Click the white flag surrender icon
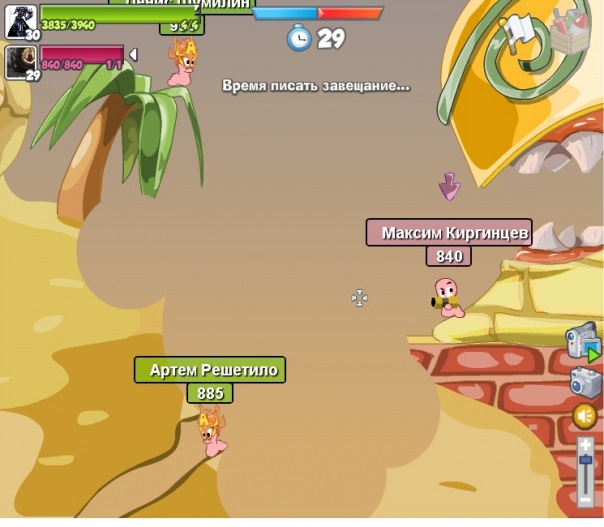The height and width of the screenshot is (527, 604). (x=518, y=31)
